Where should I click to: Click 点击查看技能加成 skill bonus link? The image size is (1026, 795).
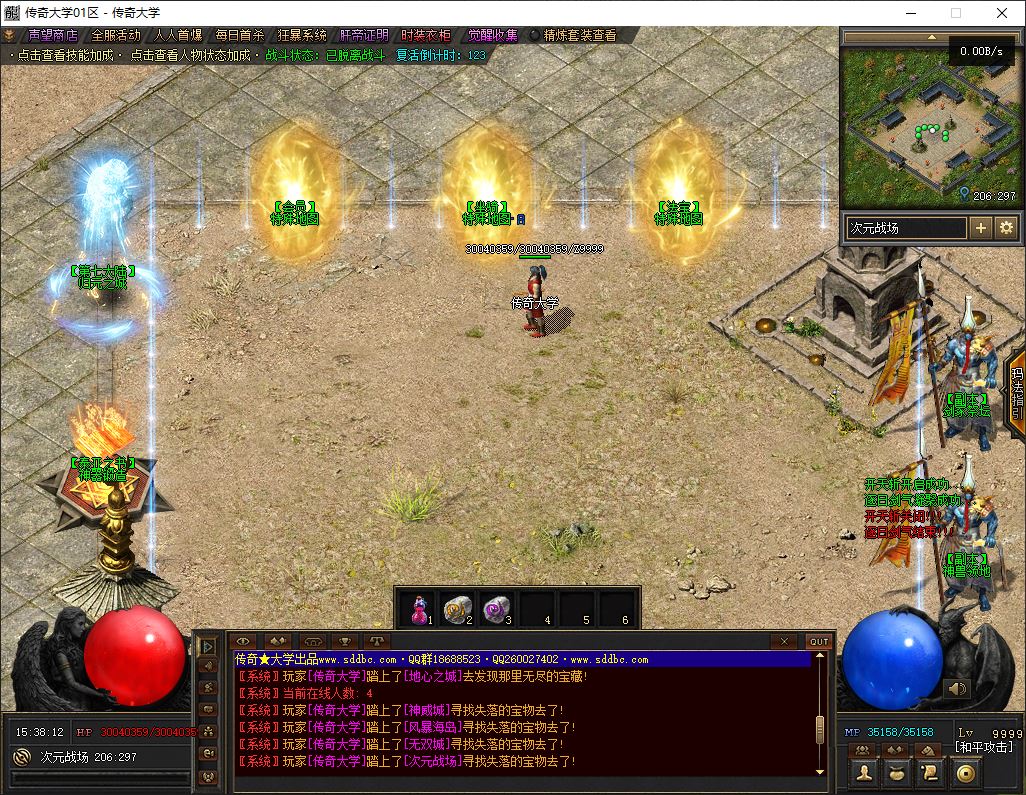tap(68, 55)
